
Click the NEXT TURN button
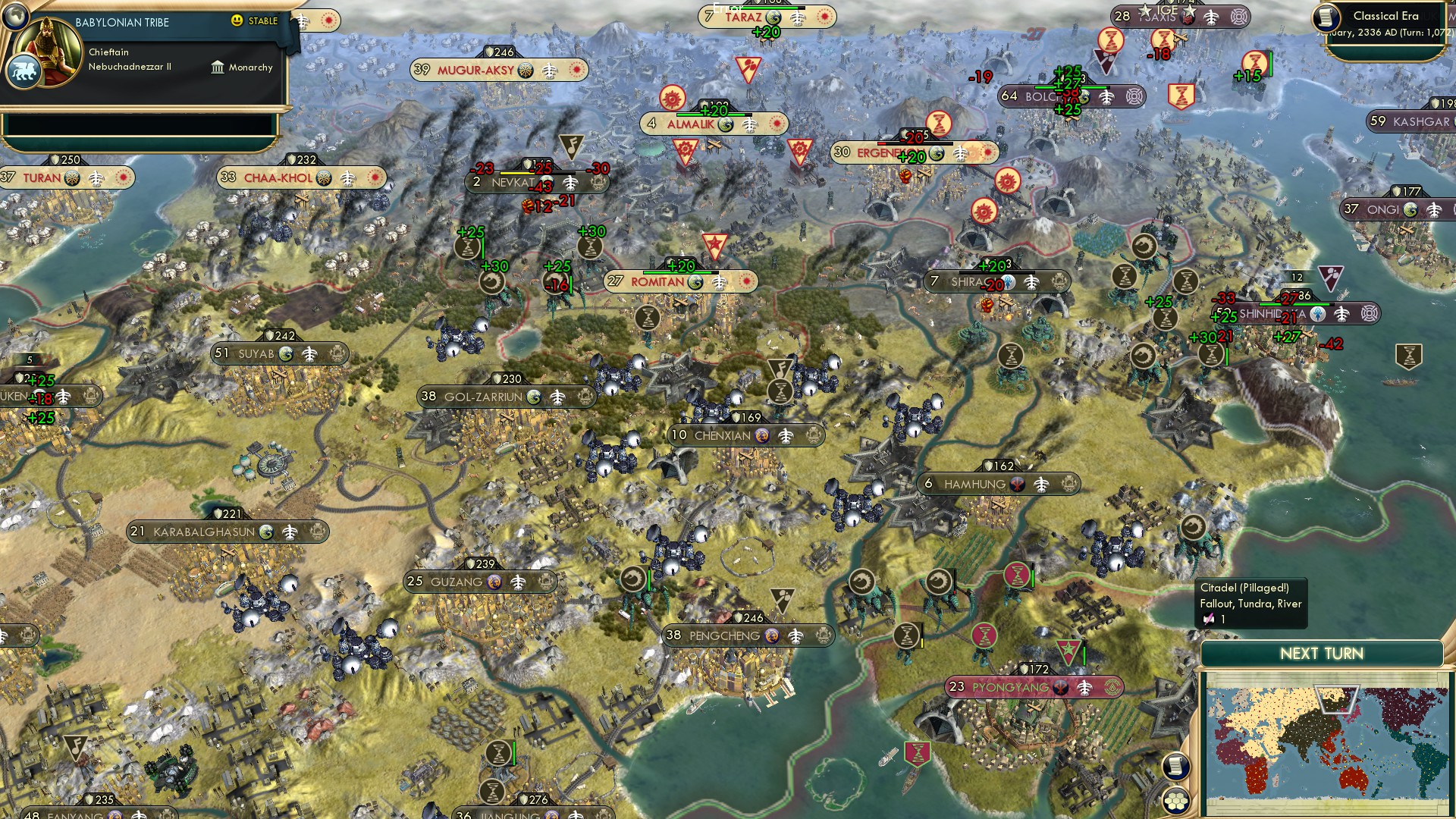[x=1321, y=652]
